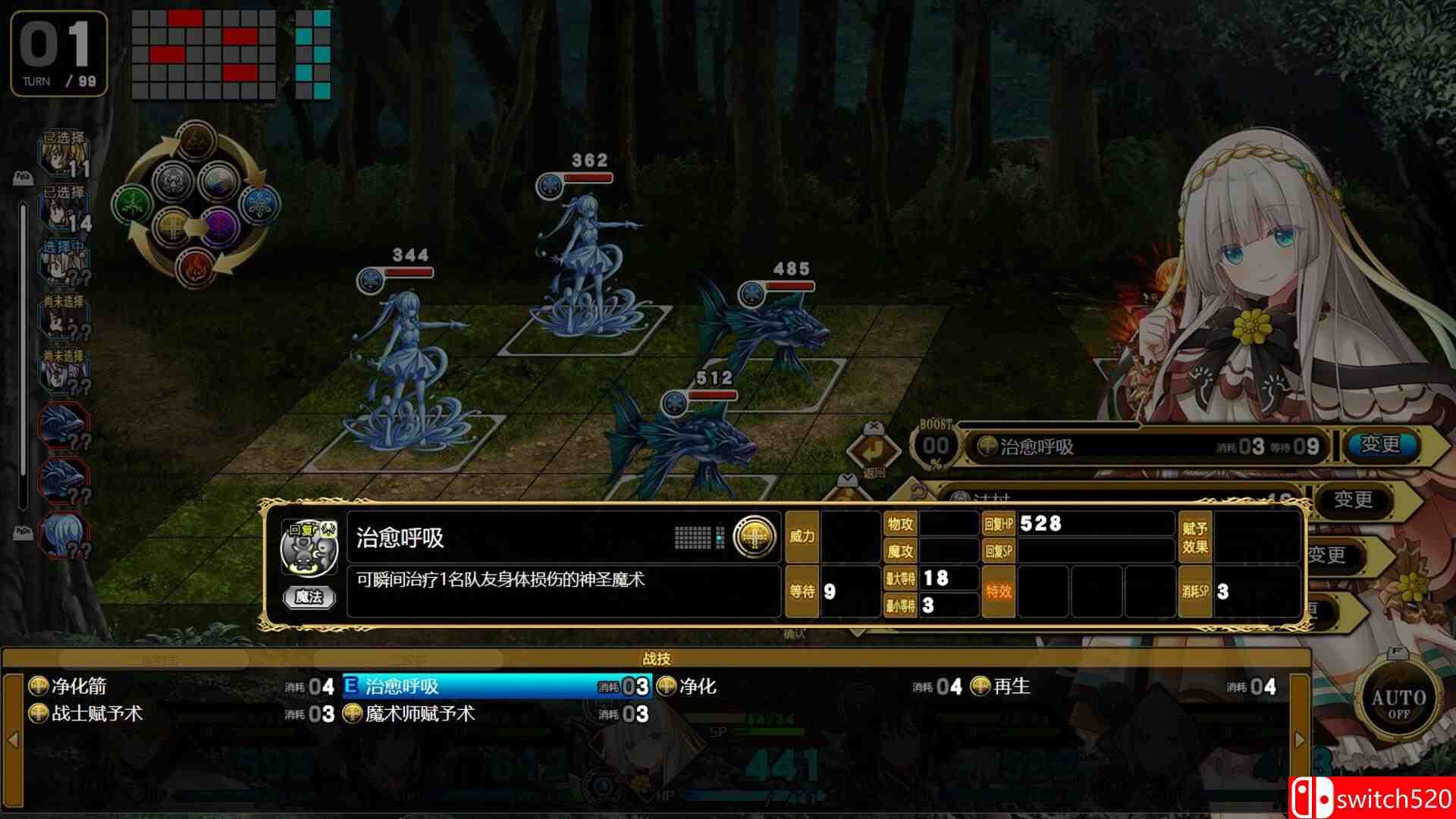Select the blue ice element icon
The image size is (1456, 819).
[259, 203]
